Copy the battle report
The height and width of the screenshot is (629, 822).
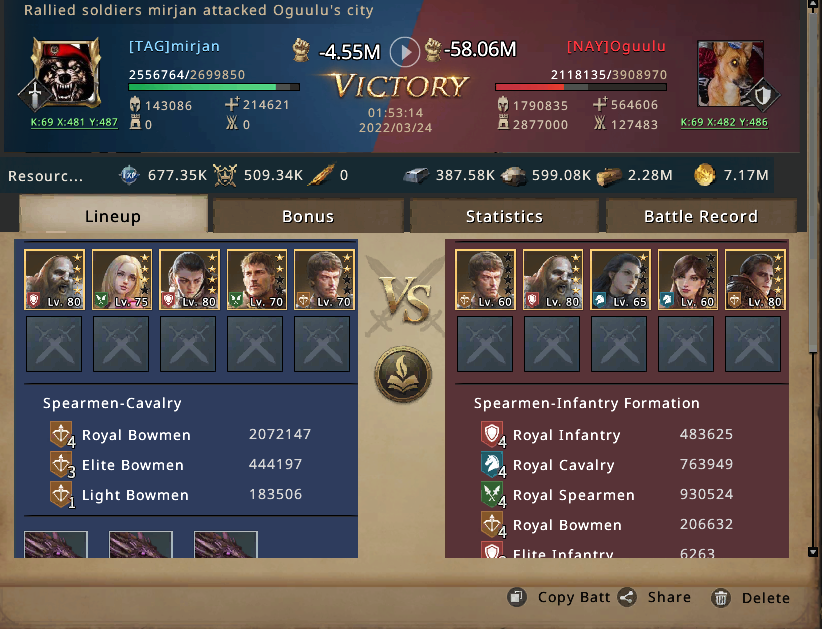[x=560, y=597]
